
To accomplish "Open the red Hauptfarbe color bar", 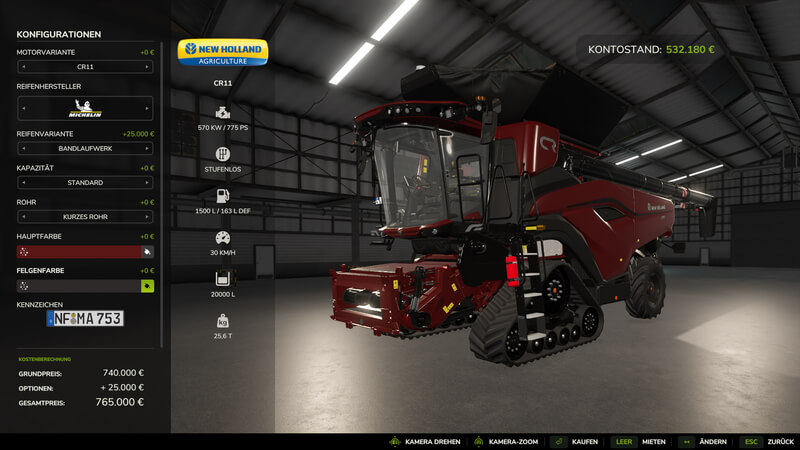I will coord(78,252).
